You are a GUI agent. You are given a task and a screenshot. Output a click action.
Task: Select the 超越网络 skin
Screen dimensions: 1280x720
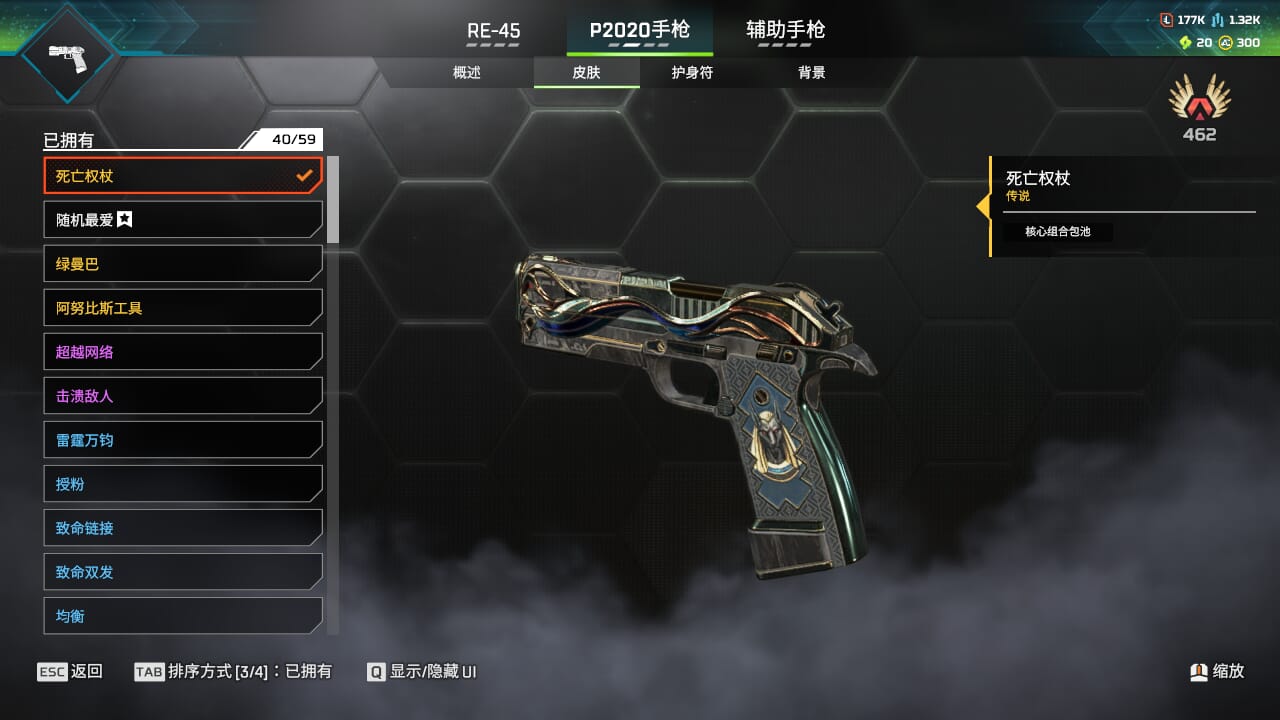(x=183, y=352)
